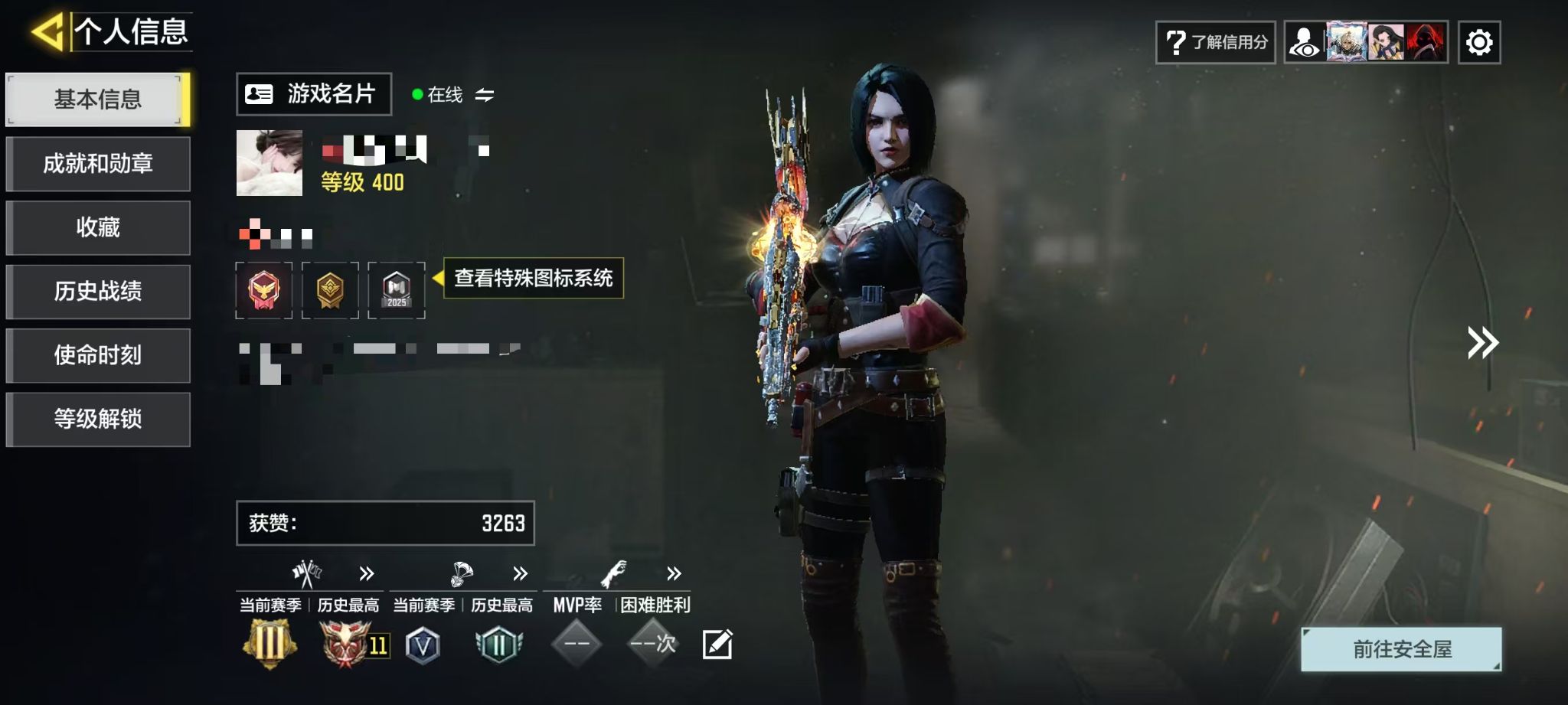Open the 获赞 likes counter box
This screenshot has width=1568, height=705.
coord(385,523)
